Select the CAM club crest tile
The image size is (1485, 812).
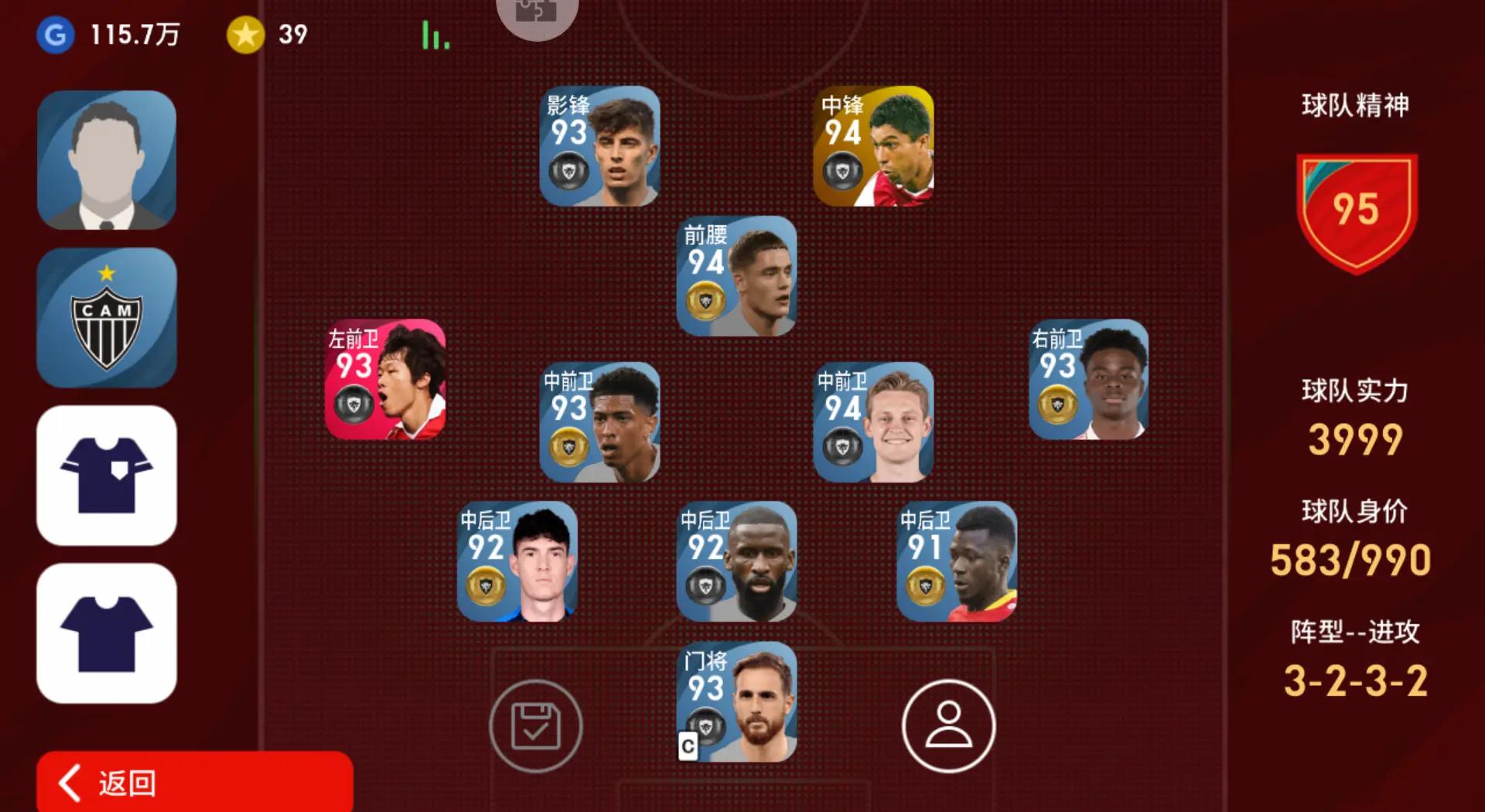pos(107,317)
